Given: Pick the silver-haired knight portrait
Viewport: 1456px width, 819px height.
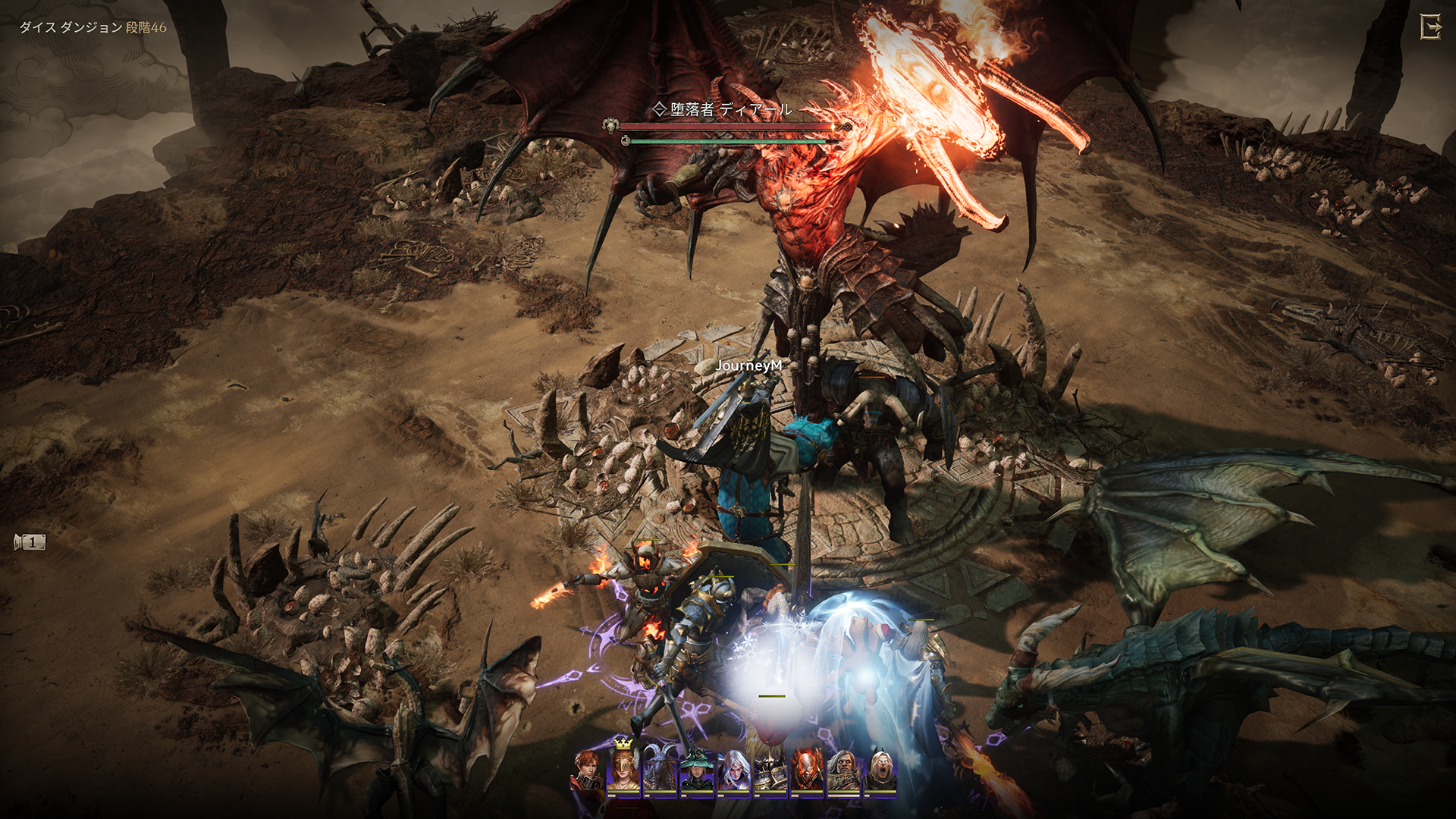Looking at the screenshot, I should [x=733, y=770].
